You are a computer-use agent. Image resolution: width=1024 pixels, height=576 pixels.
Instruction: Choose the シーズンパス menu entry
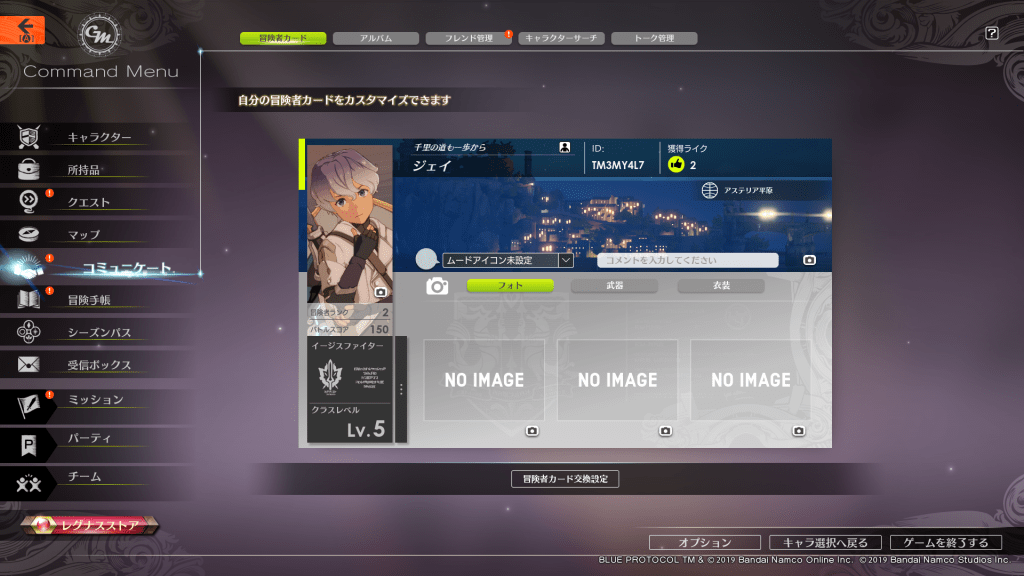tap(99, 332)
